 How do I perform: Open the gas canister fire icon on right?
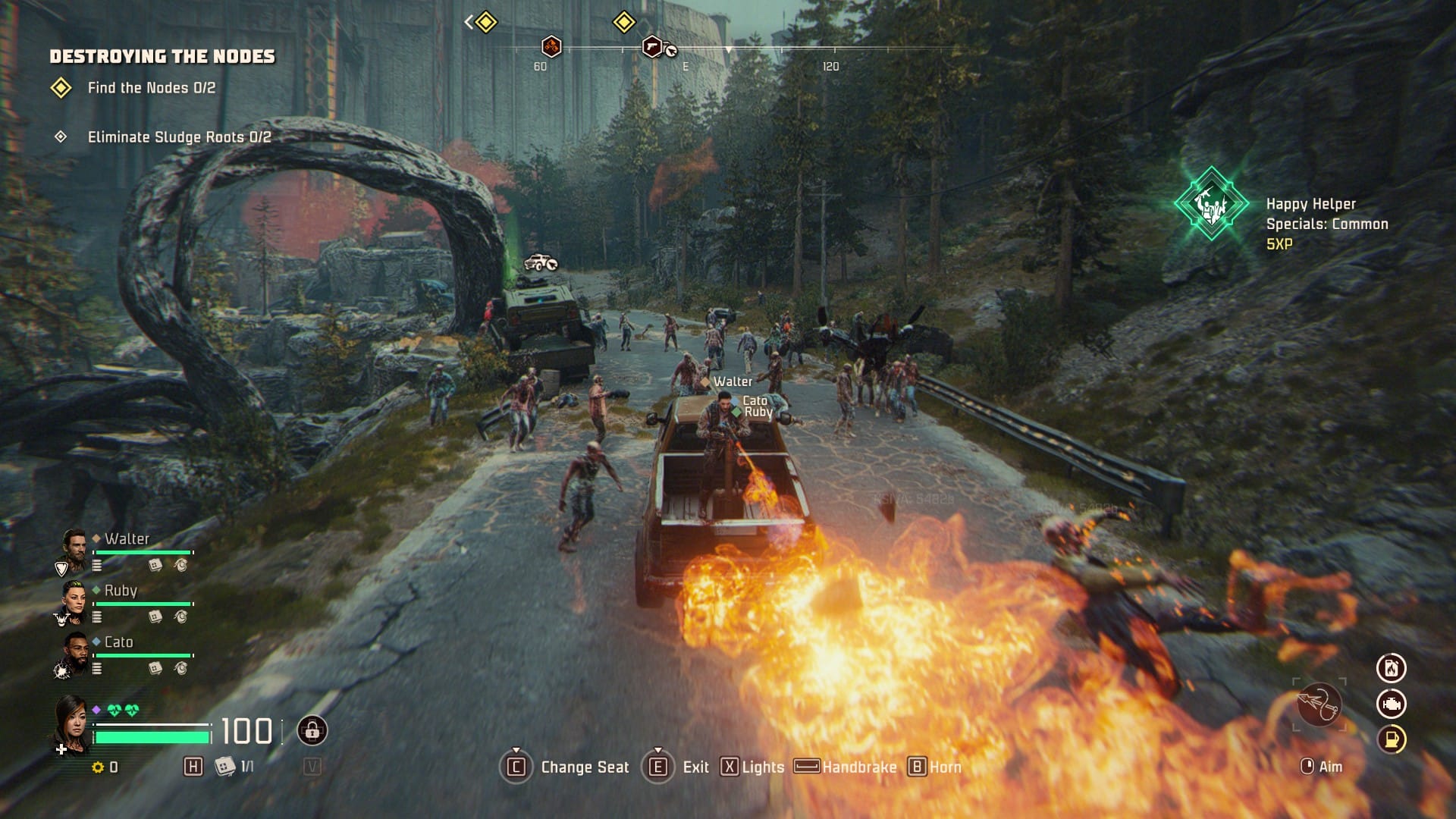1392,668
